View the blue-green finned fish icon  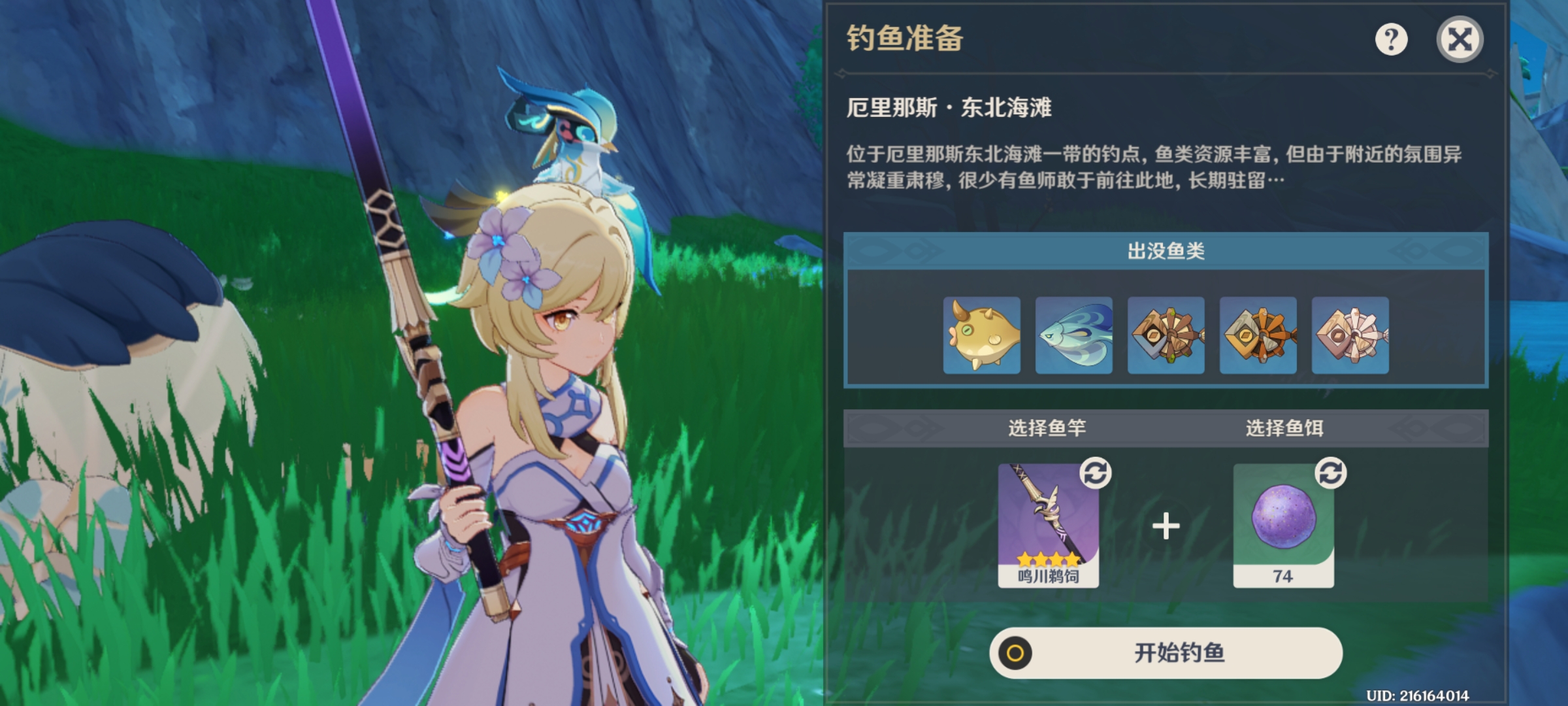click(x=1073, y=335)
